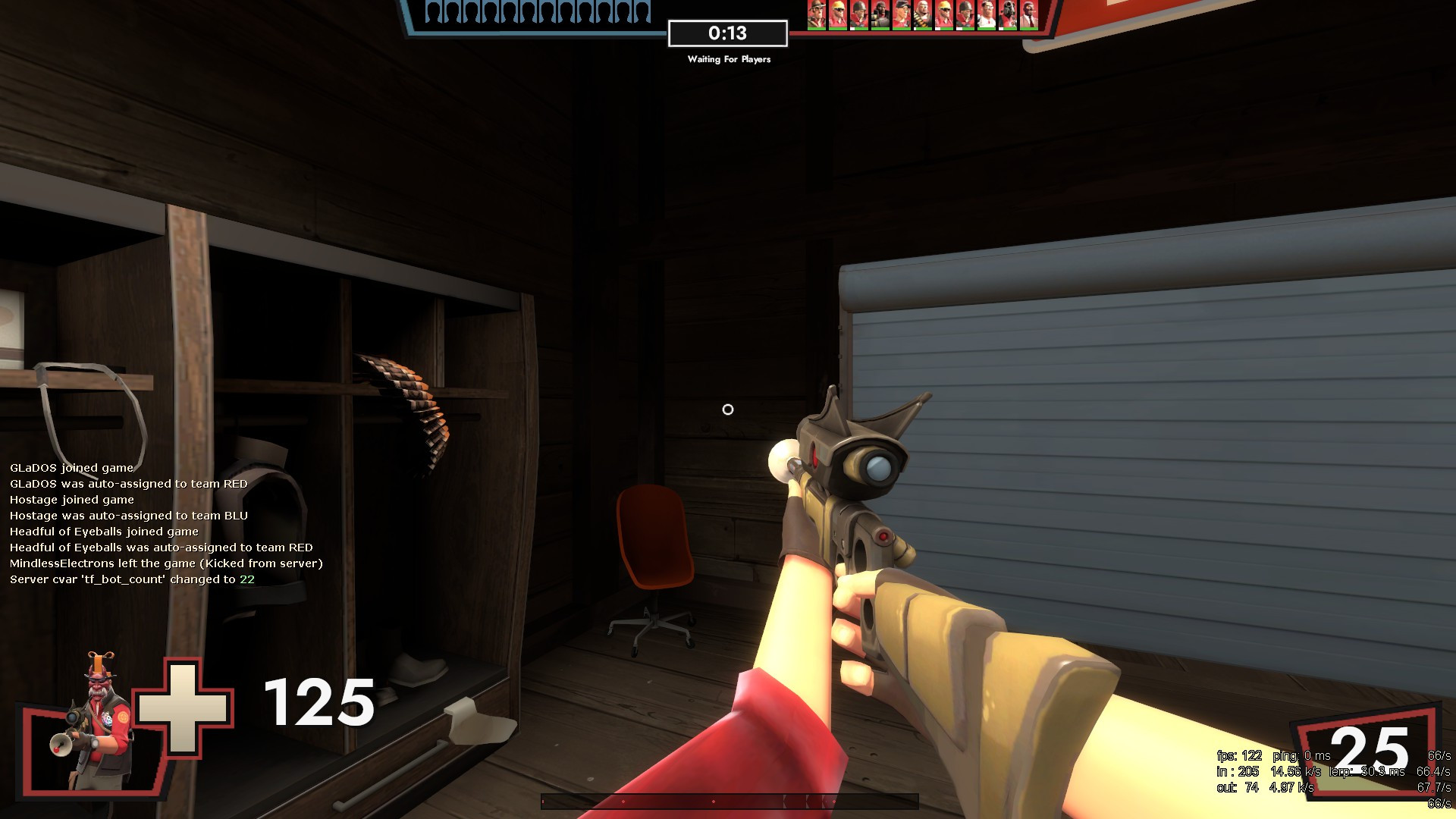
Task: Click the health cross icon beside 125
Action: click(182, 709)
